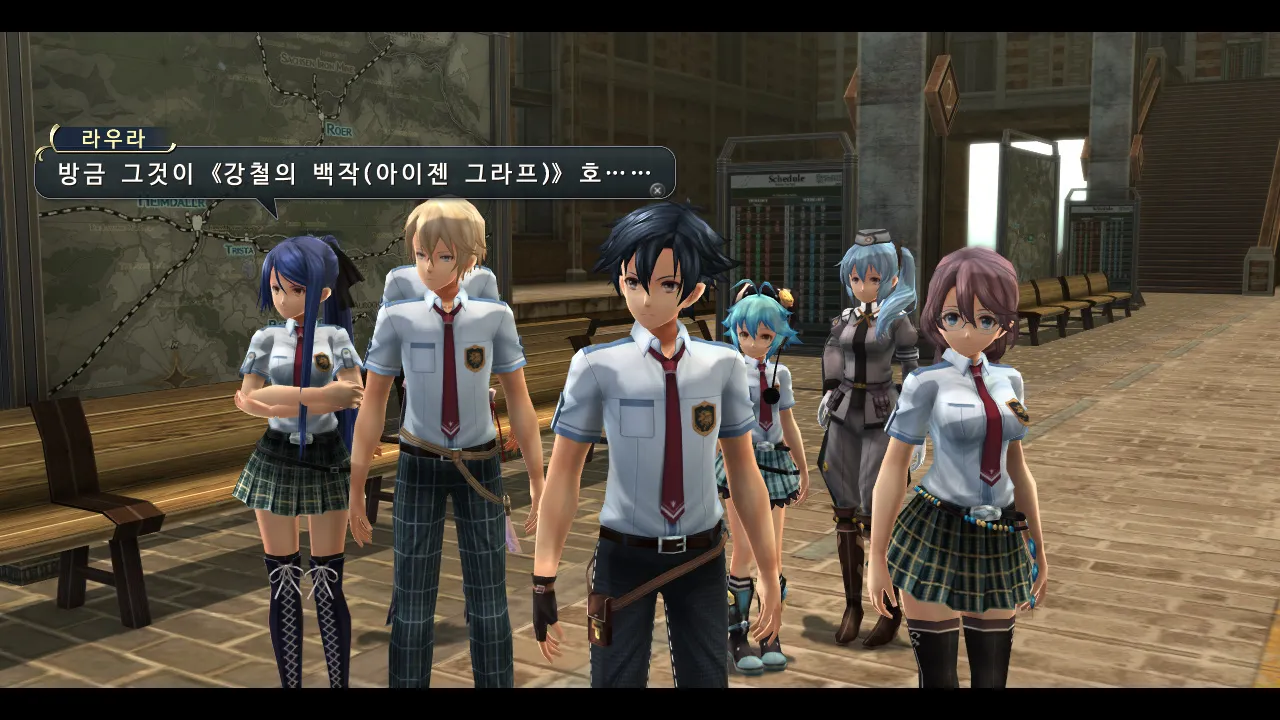
Task: Advance Laura's dialogue speech bubble
Action: point(656,189)
